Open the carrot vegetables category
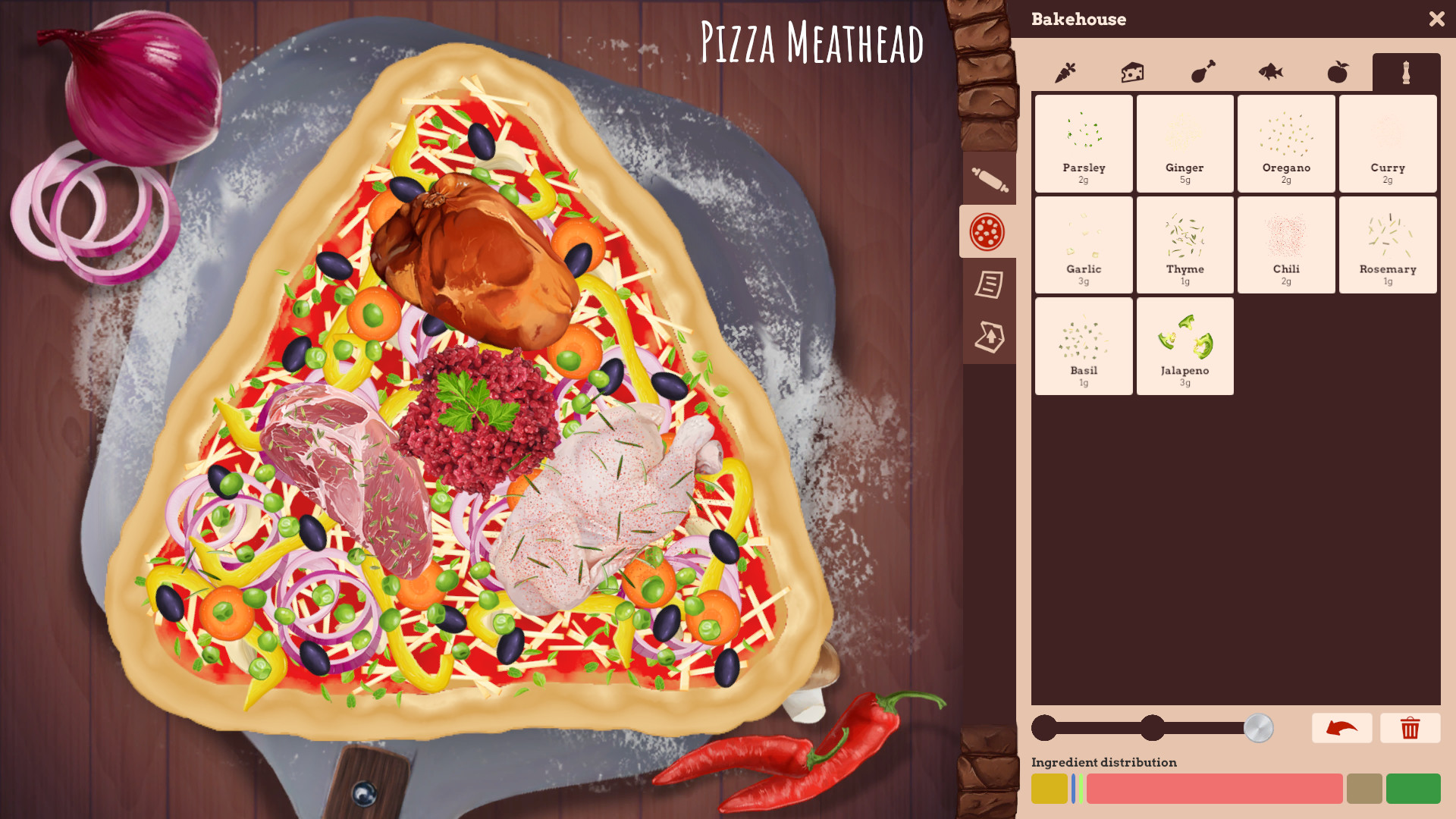The image size is (1456, 819). [x=1064, y=72]
